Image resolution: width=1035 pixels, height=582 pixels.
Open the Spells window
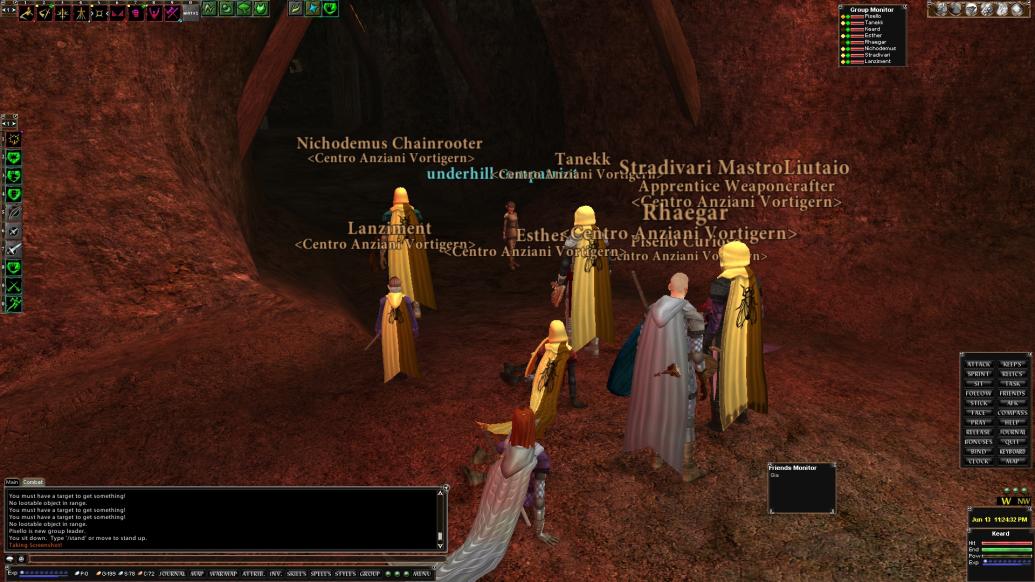[x=321, y=574]
